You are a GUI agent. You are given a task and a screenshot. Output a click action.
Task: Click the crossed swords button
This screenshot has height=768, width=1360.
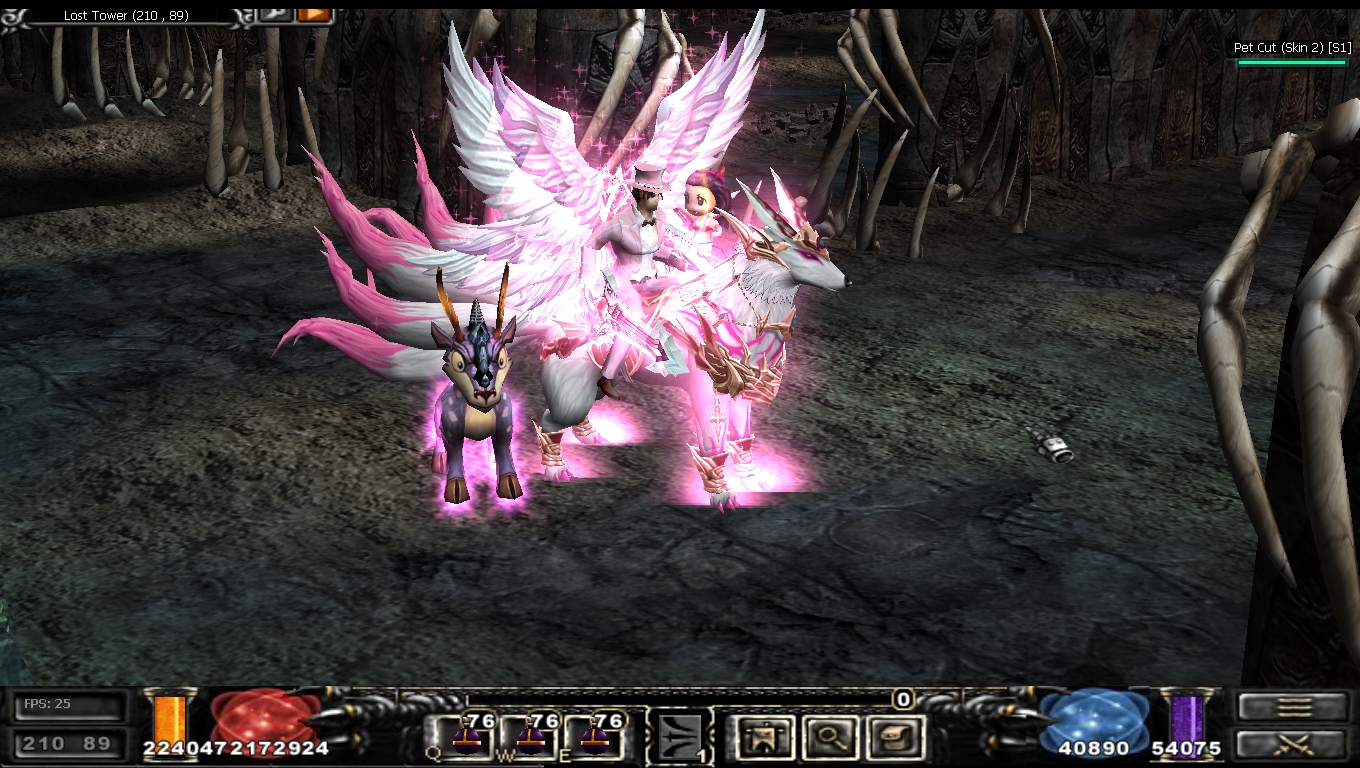coord(1292,745)
